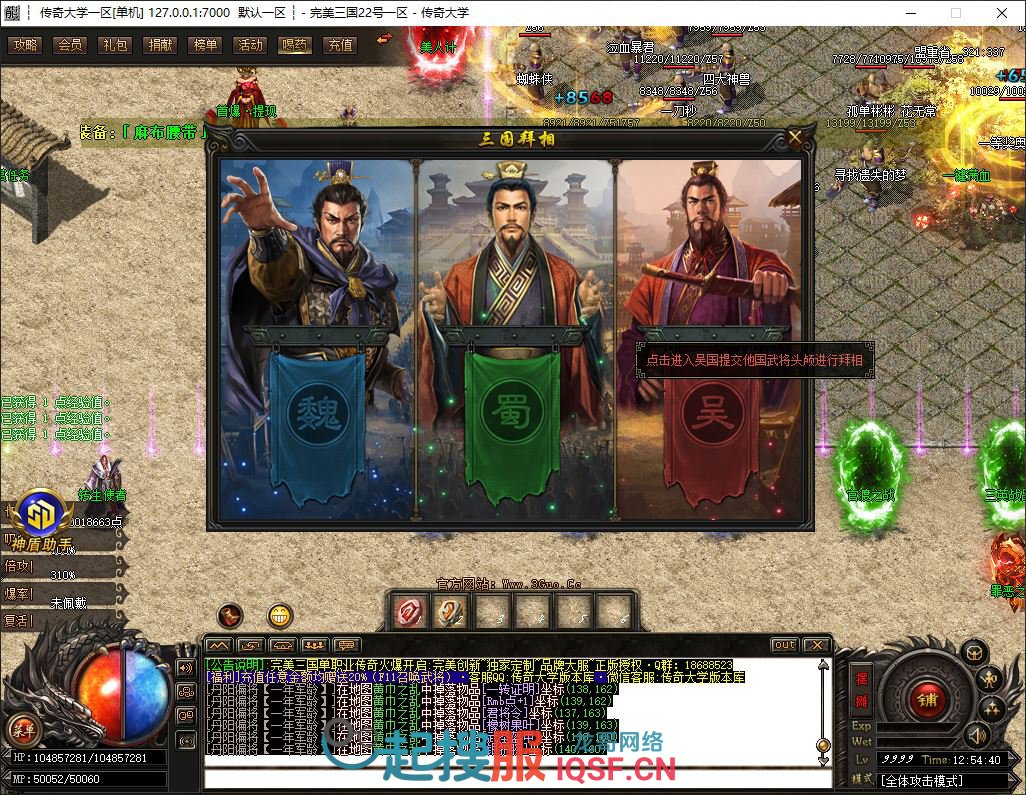Close the 三国拜相 dialog
This screenshot has height=795, width=1026.
pyautogui.click(x=795, y=138)
